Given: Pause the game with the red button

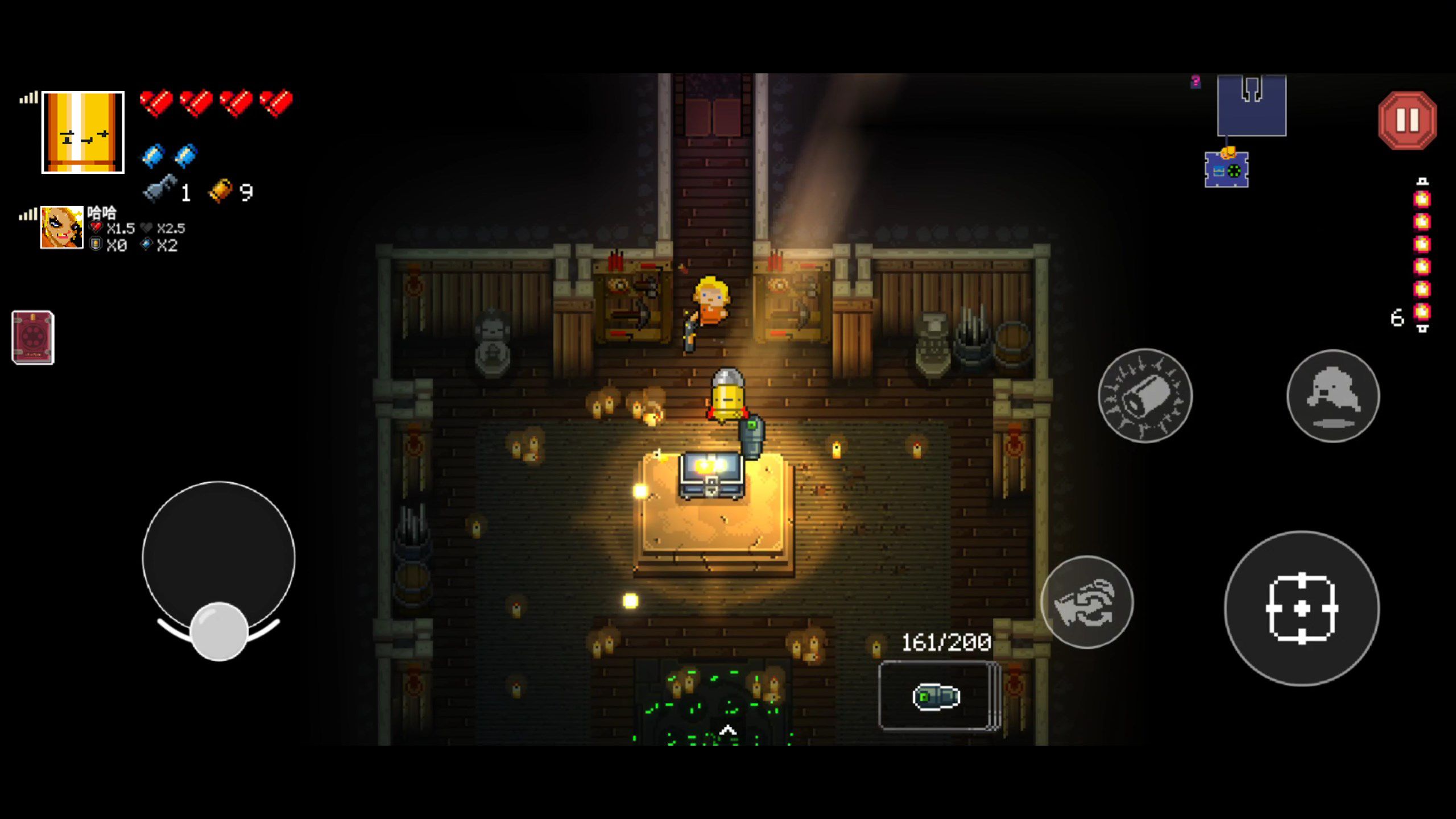Looking at the screenshot, I should tap(1407, 121).
